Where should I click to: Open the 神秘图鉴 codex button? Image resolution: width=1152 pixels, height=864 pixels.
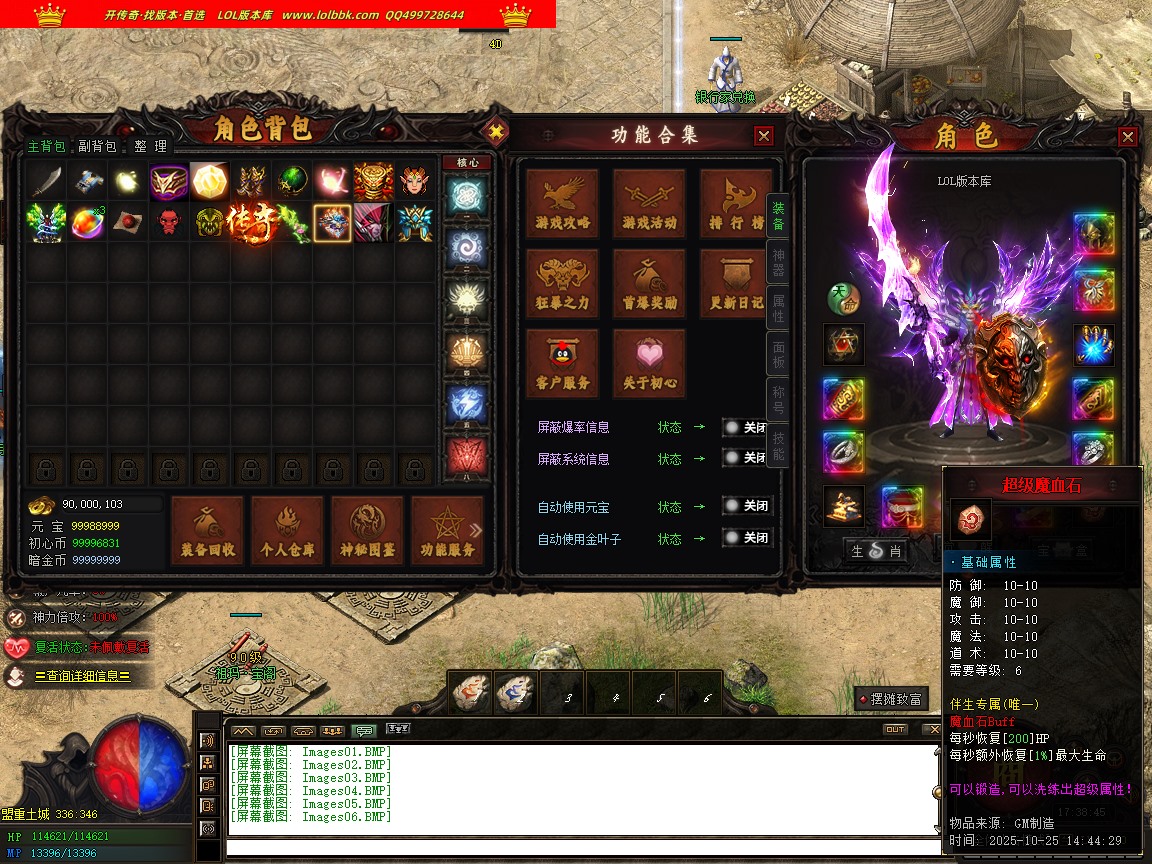tap(367, 530)
